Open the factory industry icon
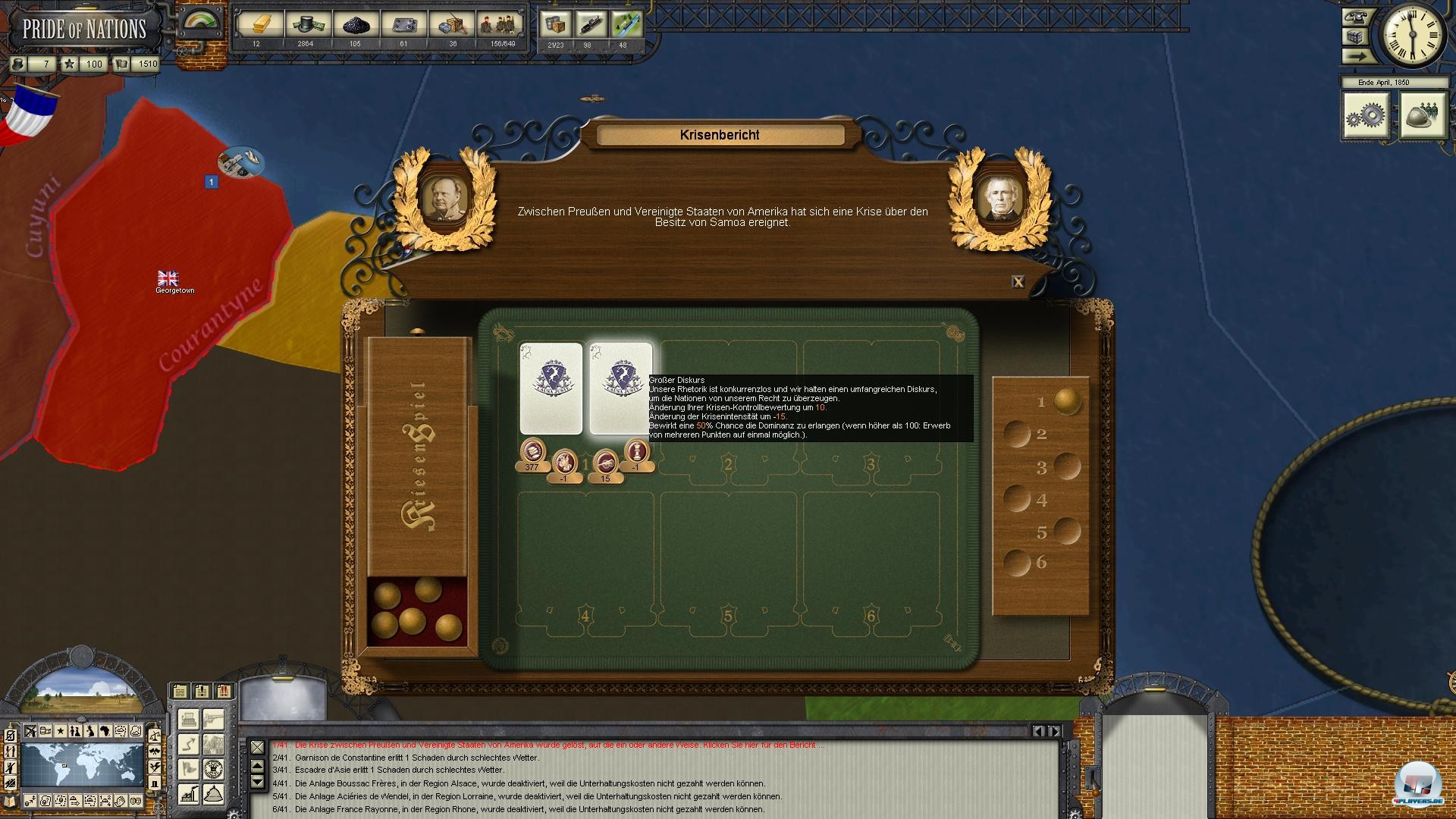The width and height of the screenshot is (1456, 819). click(189, 793)
